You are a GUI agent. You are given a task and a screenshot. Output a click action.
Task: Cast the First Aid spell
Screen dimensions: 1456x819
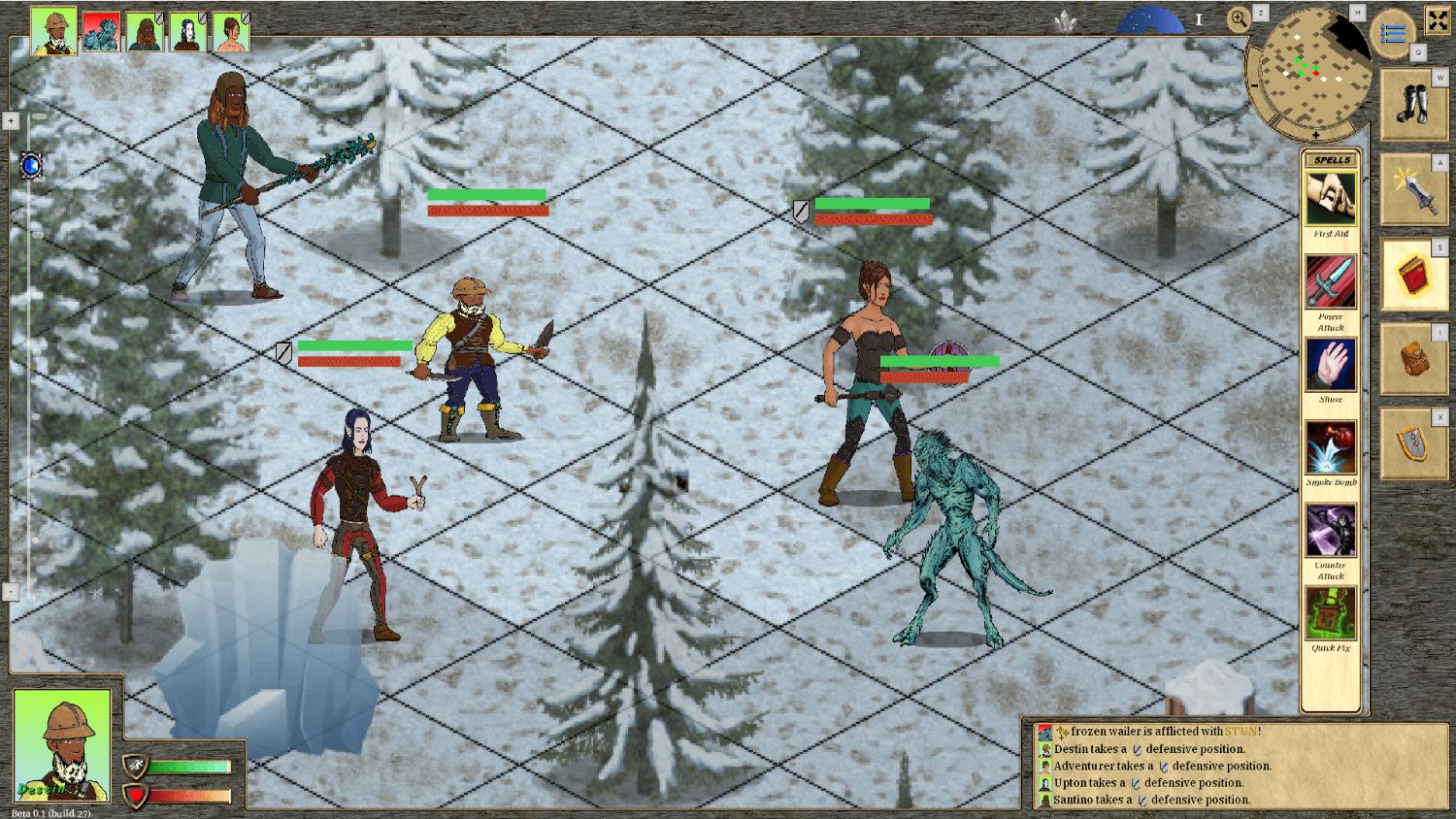[x=1331, y=199]
